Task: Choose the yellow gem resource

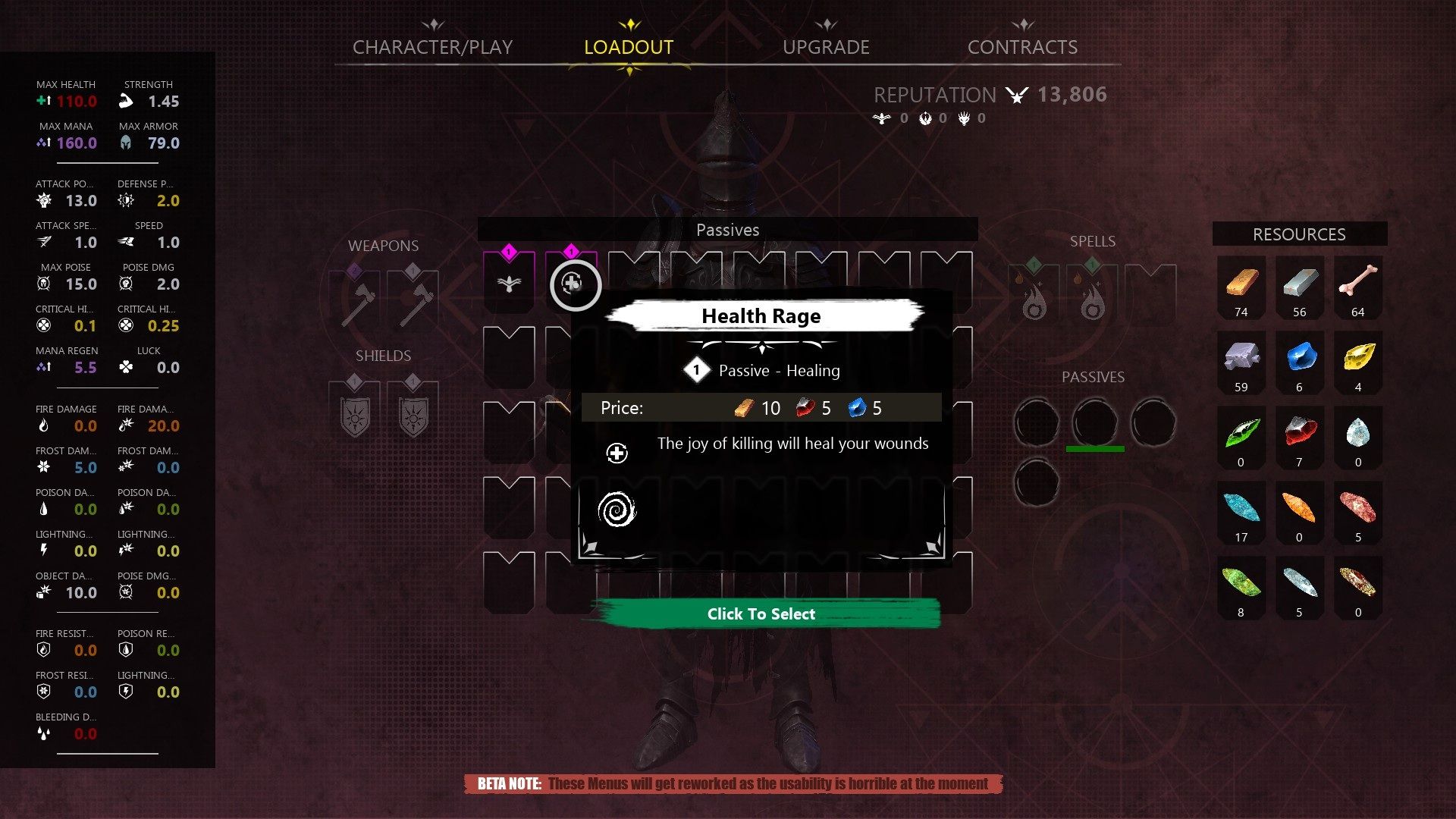Action: coord(1357,358)
